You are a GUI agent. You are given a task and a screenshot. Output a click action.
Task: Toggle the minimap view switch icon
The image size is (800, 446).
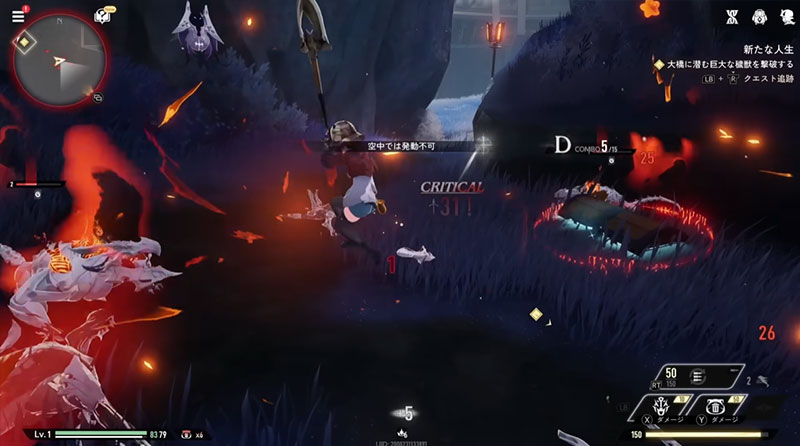pos(98,99)
